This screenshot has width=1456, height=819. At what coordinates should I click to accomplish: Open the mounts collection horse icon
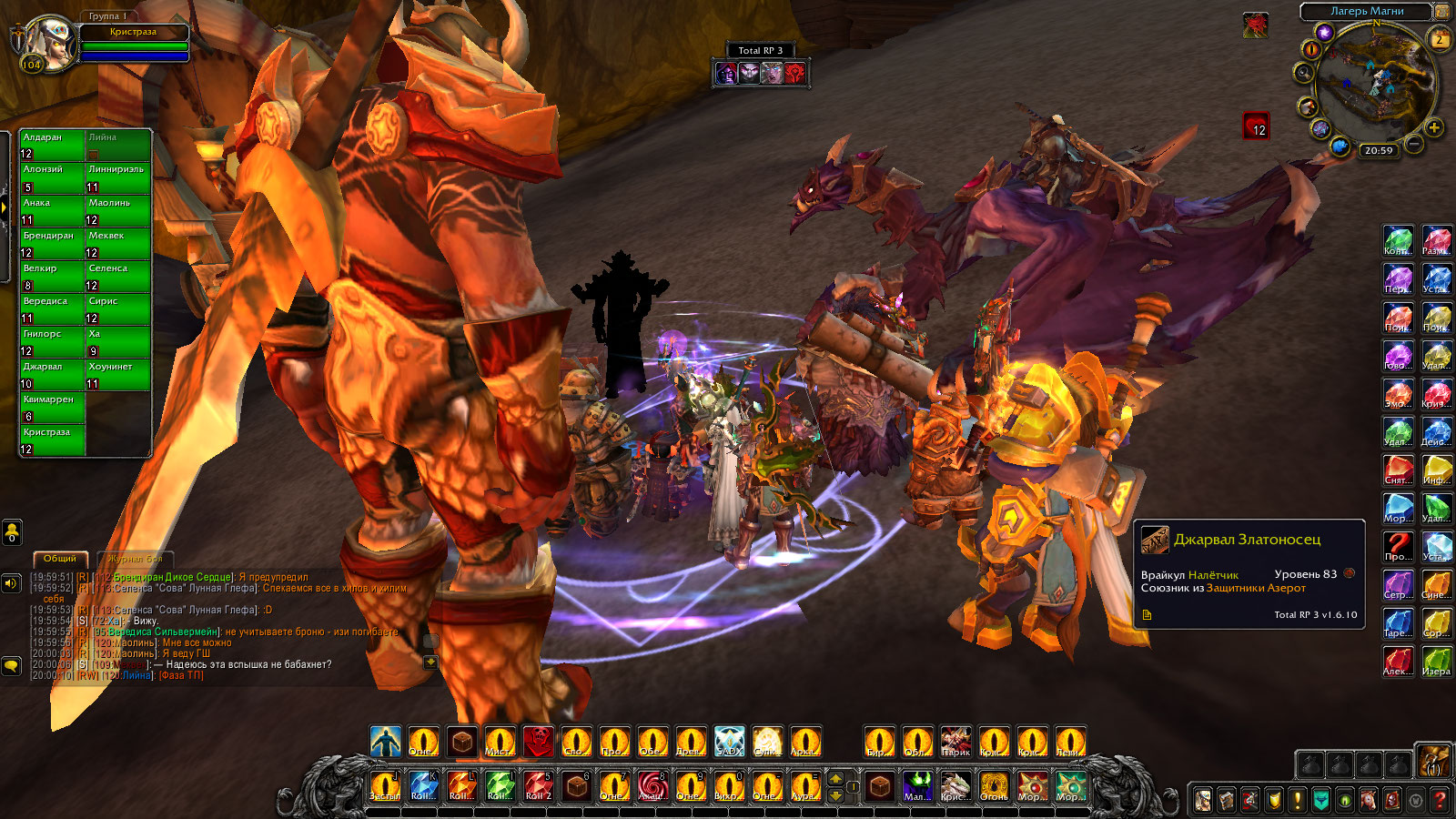pyautogui.click(x=1369, y=800)
